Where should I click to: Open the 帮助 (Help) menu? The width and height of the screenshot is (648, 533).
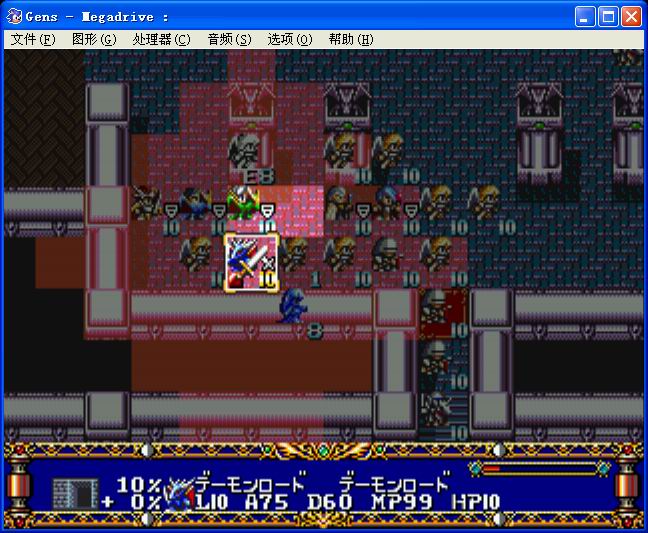point(350,39)
